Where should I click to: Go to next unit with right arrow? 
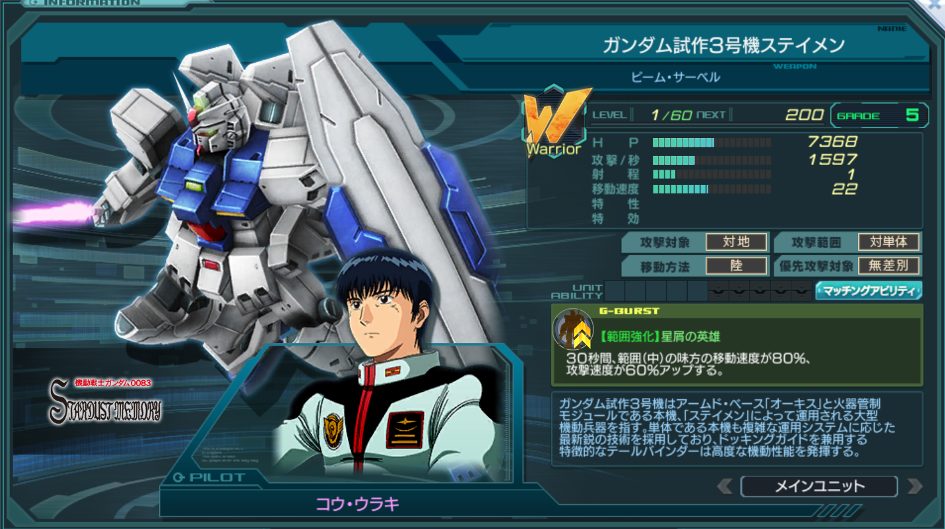[910, 487]
